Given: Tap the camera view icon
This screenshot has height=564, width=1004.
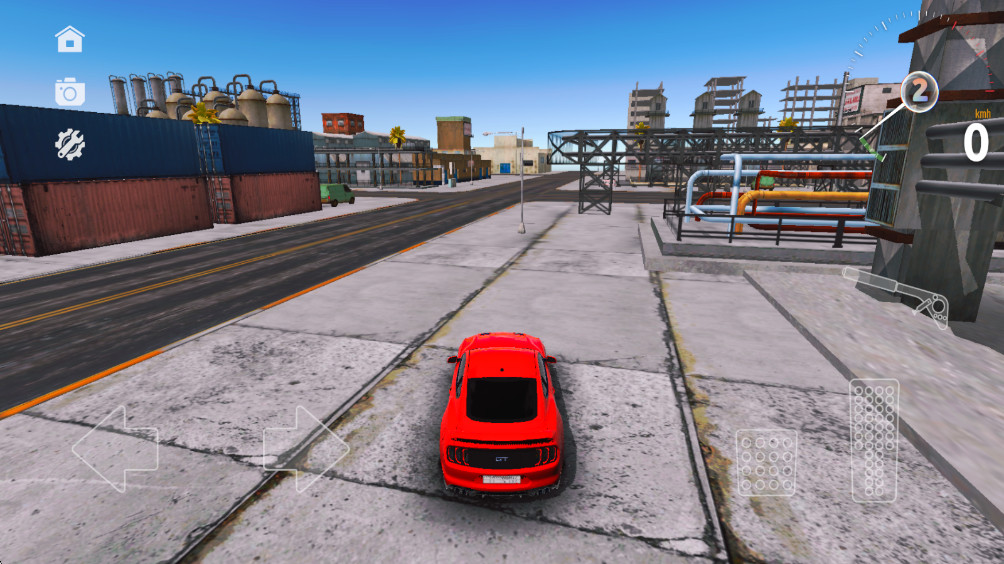Looking at the screenshot, I should click(x=70, y=93).
